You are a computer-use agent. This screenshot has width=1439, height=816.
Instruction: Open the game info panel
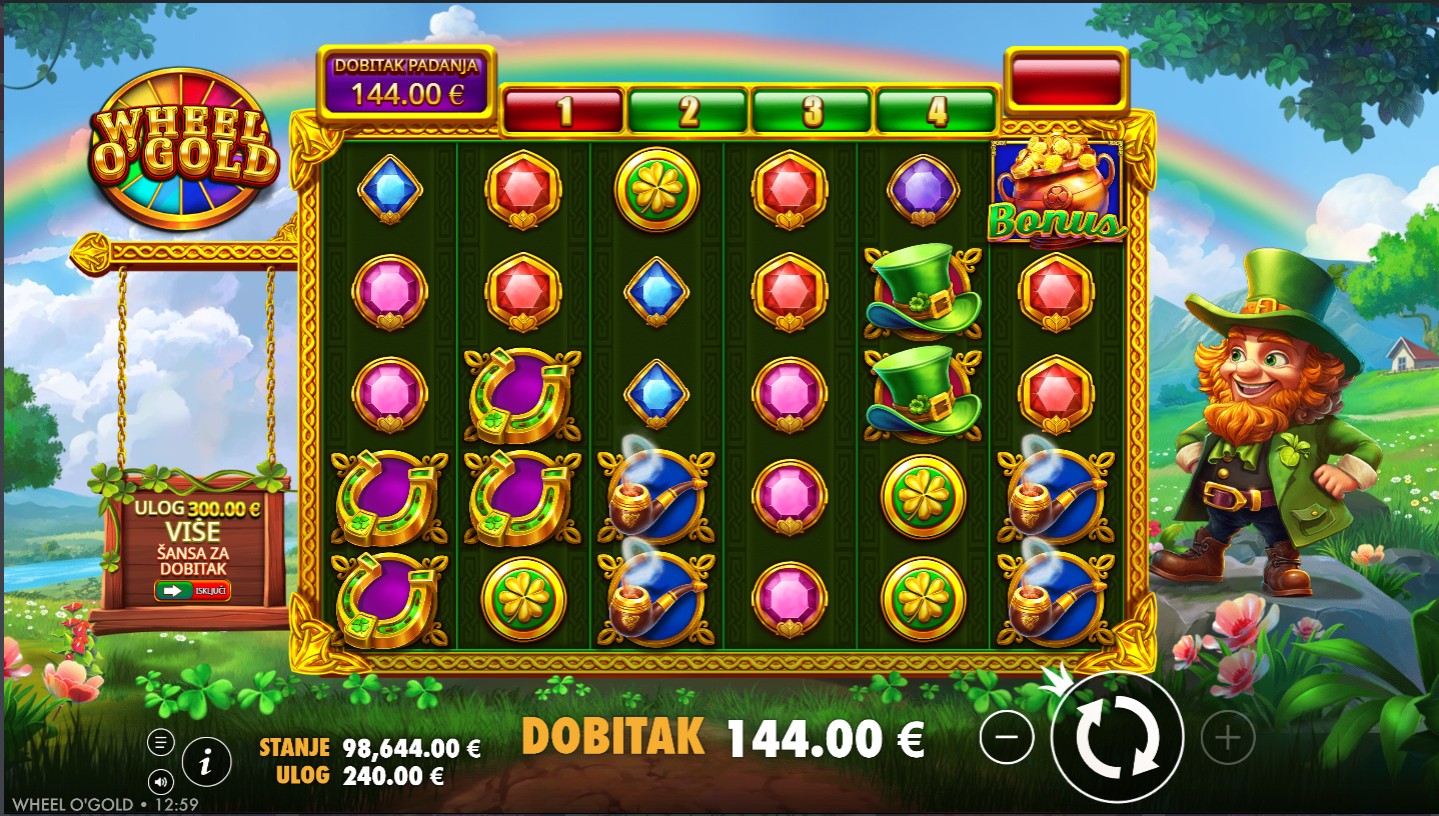pos(206,764)
